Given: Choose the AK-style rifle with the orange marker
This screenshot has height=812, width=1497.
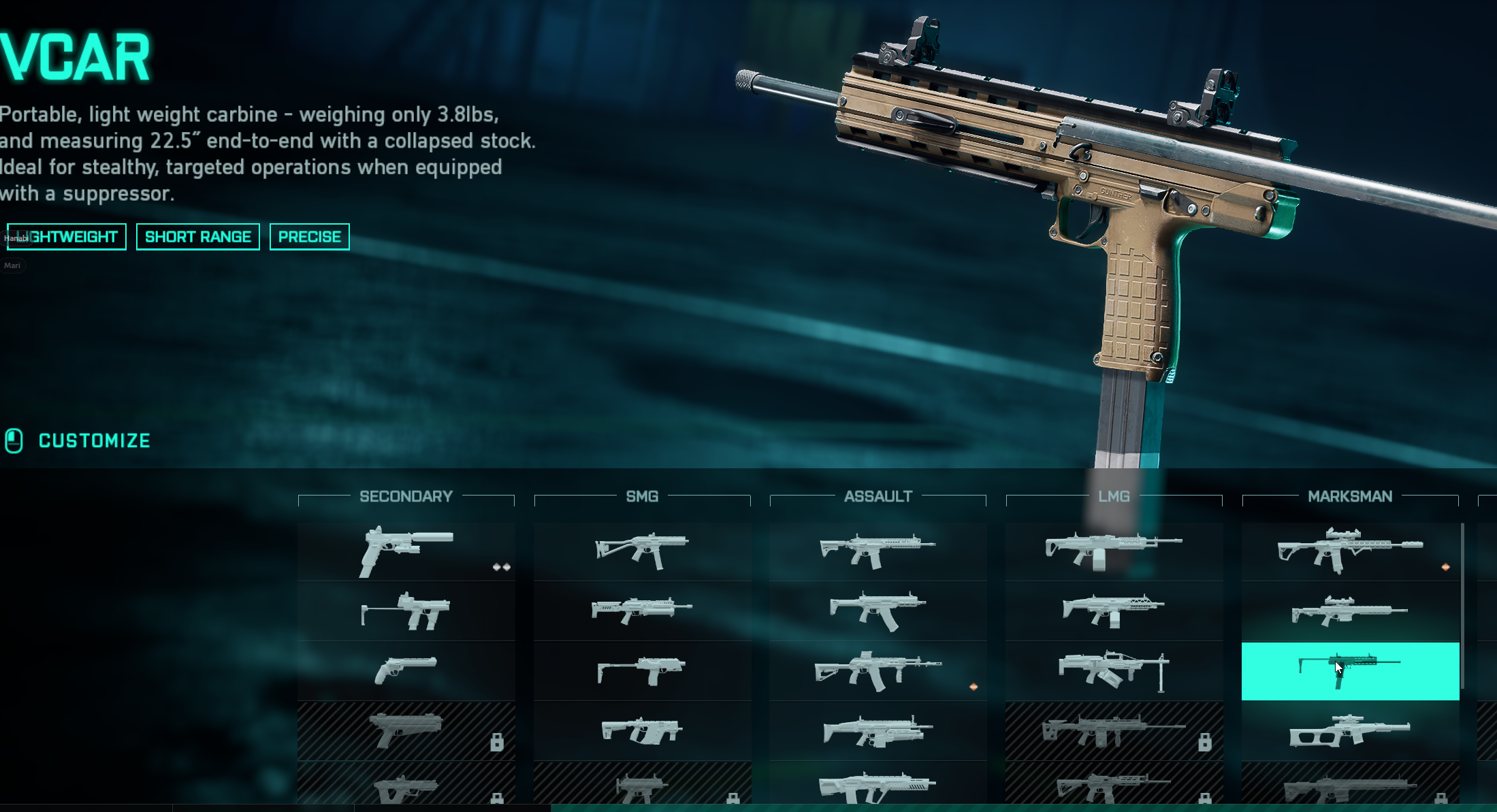Looking at the screenshot, I should pyautogui.click(x=878, y=670).
